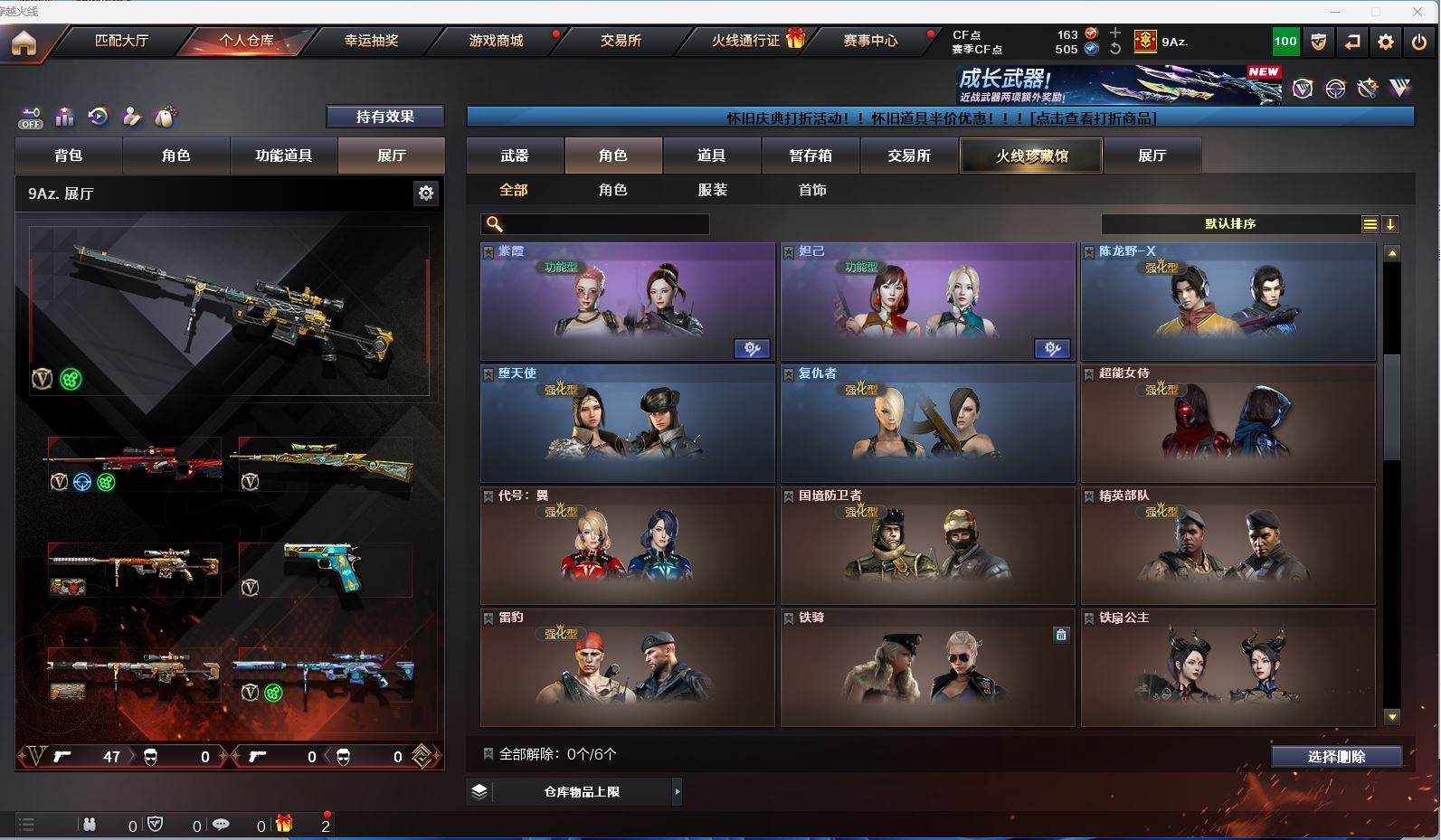Select the 武器 weapons tab
Screen dimensions: 1441x840
pos(515,156)
